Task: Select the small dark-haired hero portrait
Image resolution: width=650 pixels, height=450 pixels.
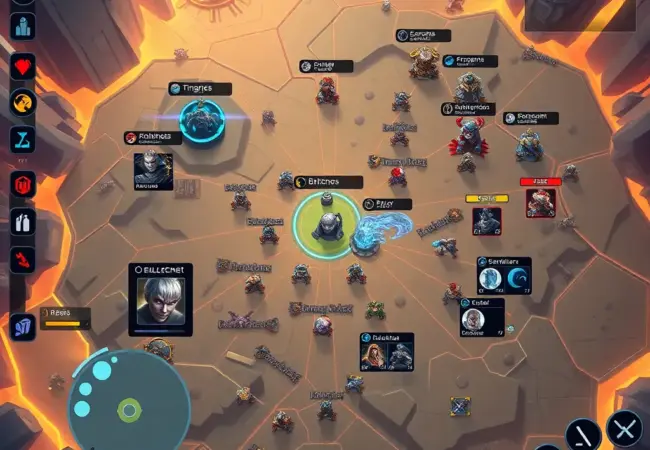Action: 154,169
